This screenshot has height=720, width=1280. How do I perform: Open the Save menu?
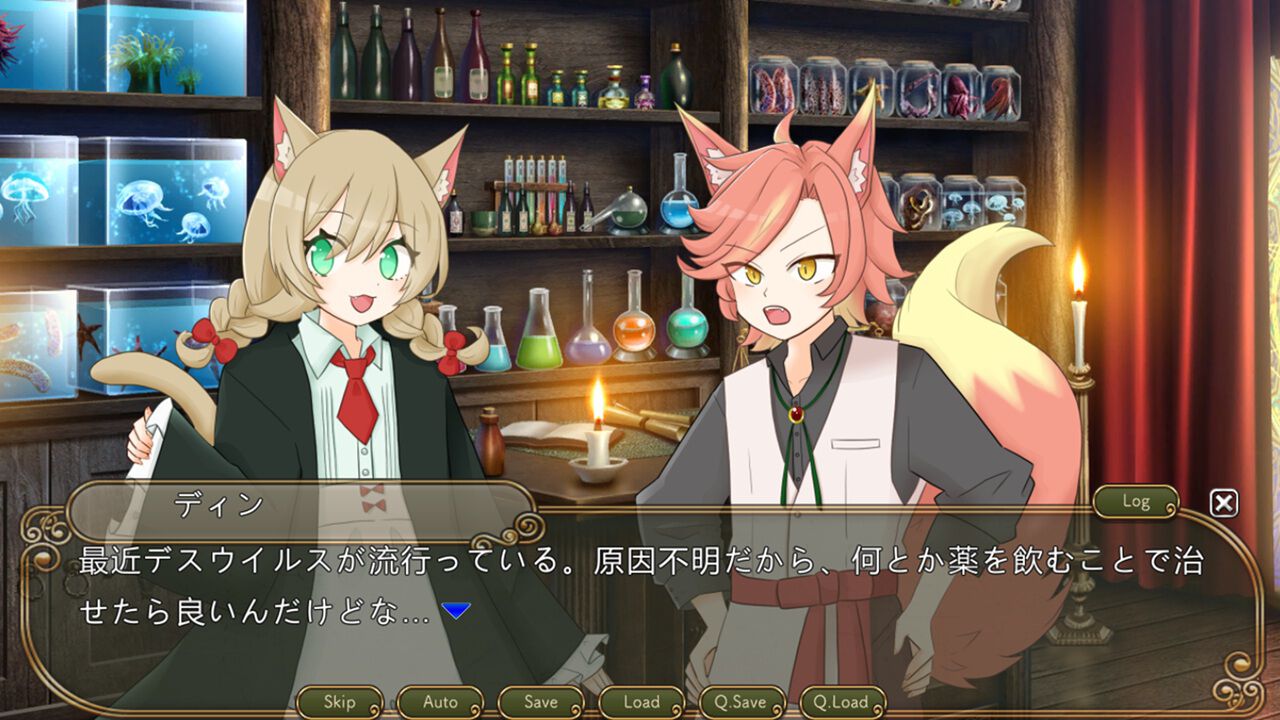click(541, 701)
